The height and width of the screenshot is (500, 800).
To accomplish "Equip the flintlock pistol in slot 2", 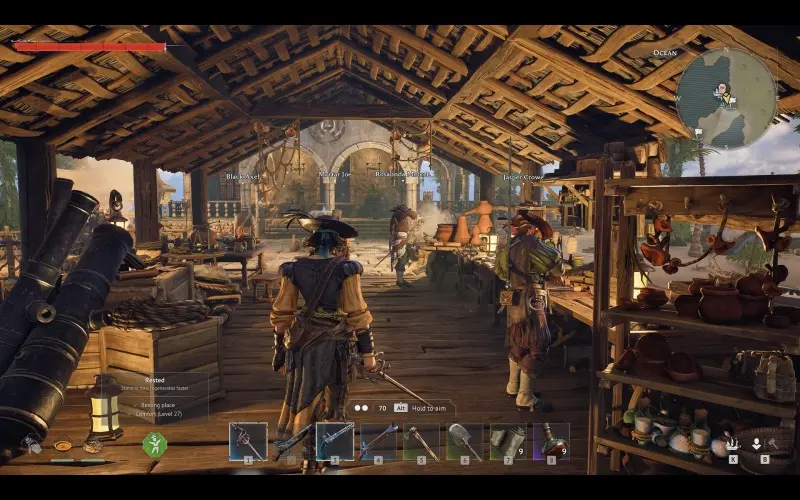I will [x=291, y=441].
